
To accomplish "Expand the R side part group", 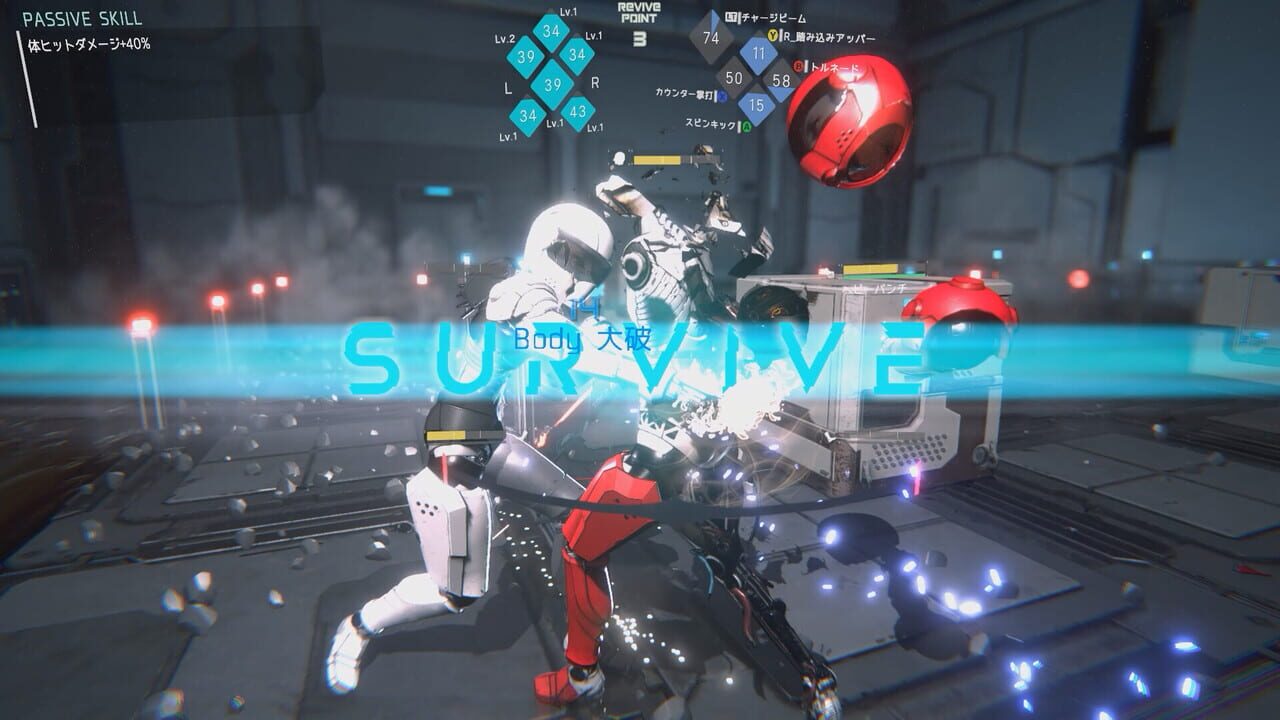I will [x=595, y=82].
